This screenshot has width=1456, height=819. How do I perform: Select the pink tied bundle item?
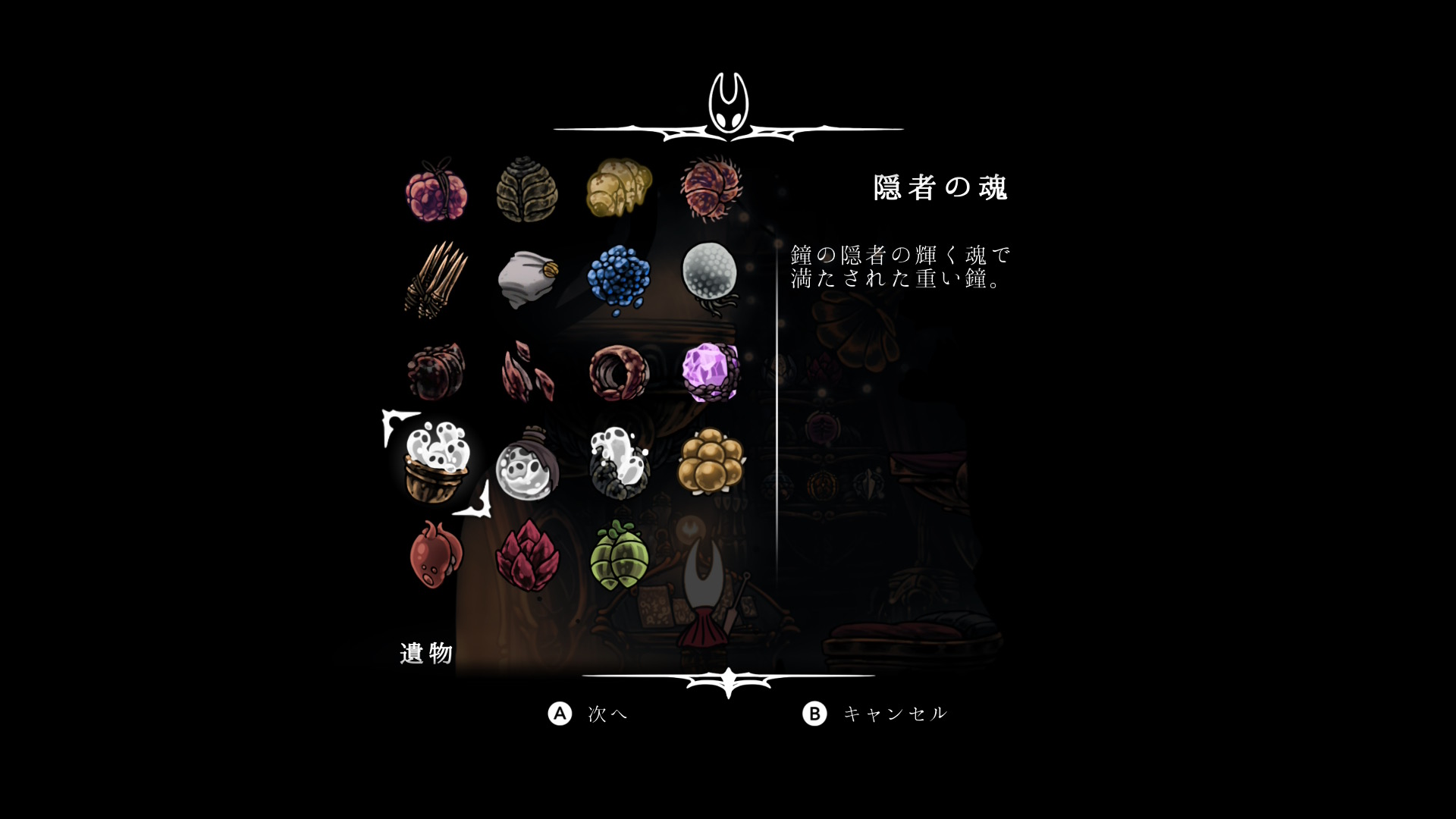tap(436, 190)
